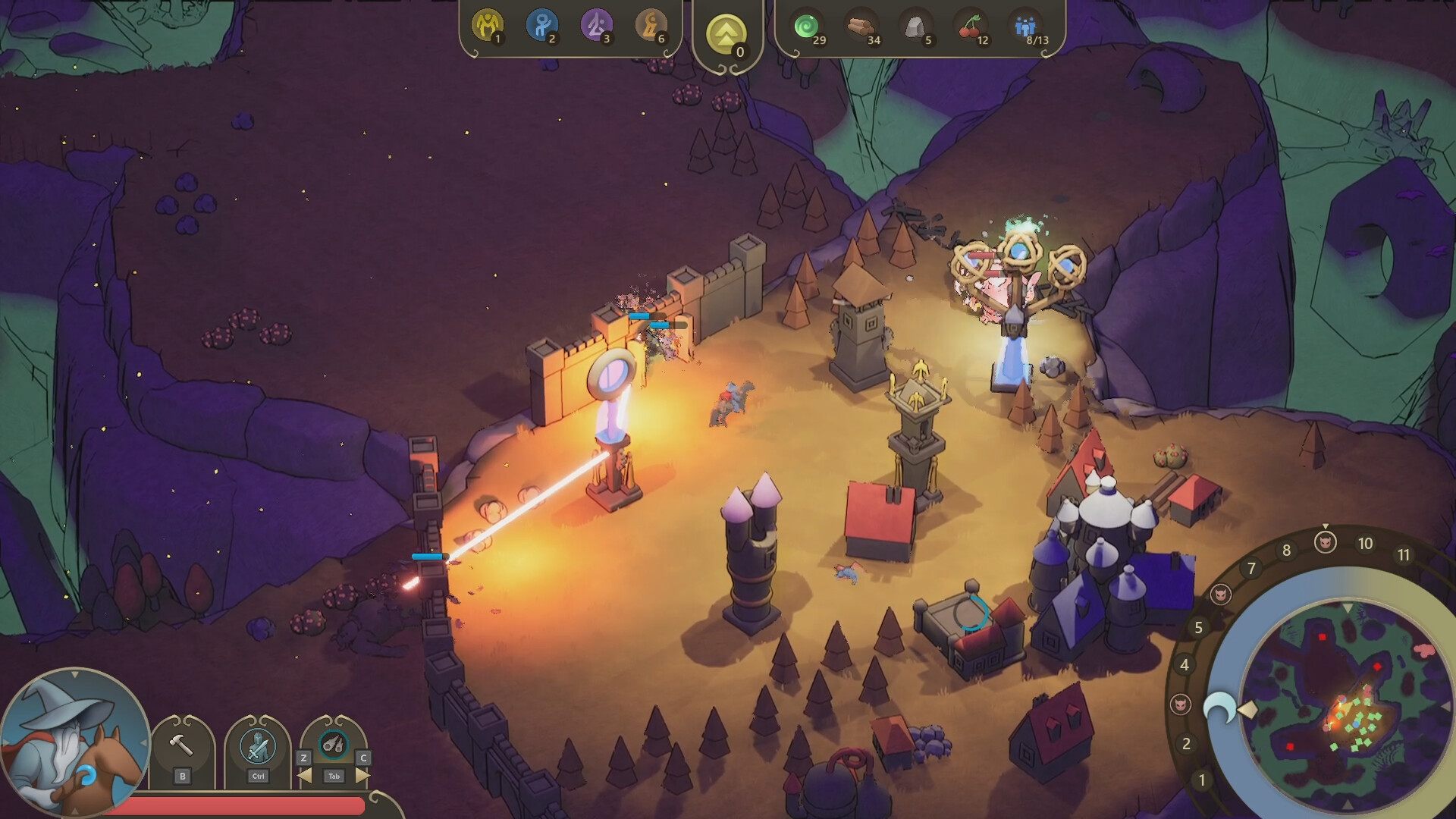The width and height of the screenshot is (1456, 819).
Task: Click the stone resource icon
Action: coord(915,27)
